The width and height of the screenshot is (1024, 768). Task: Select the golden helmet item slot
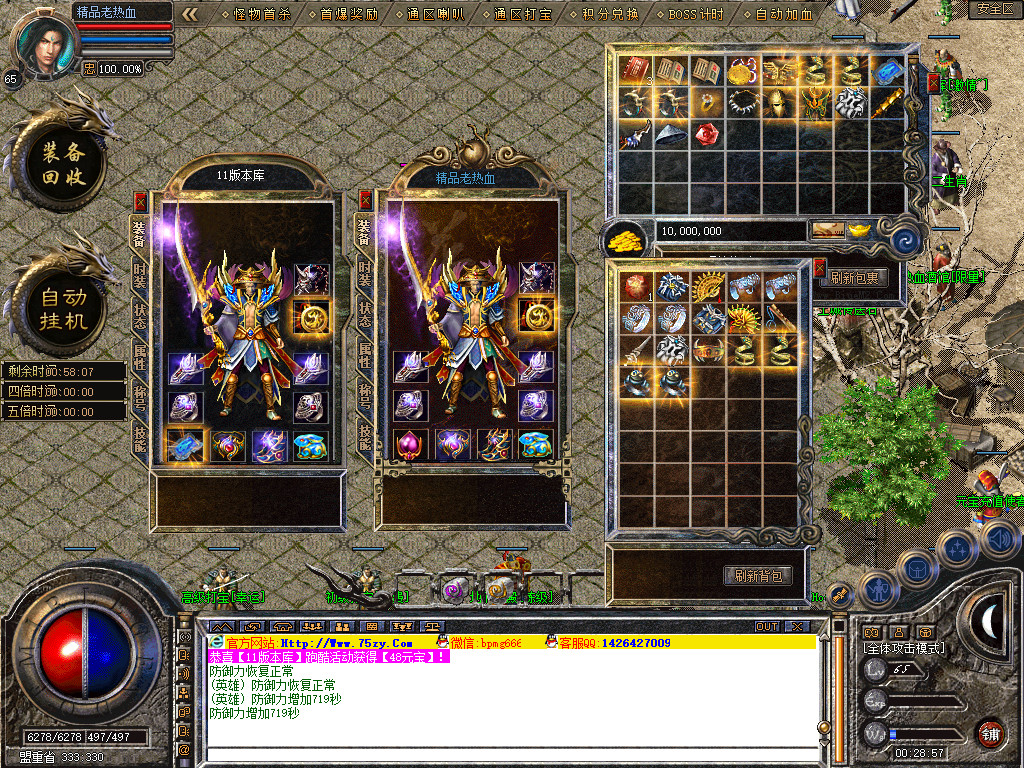tap(778, 102)
